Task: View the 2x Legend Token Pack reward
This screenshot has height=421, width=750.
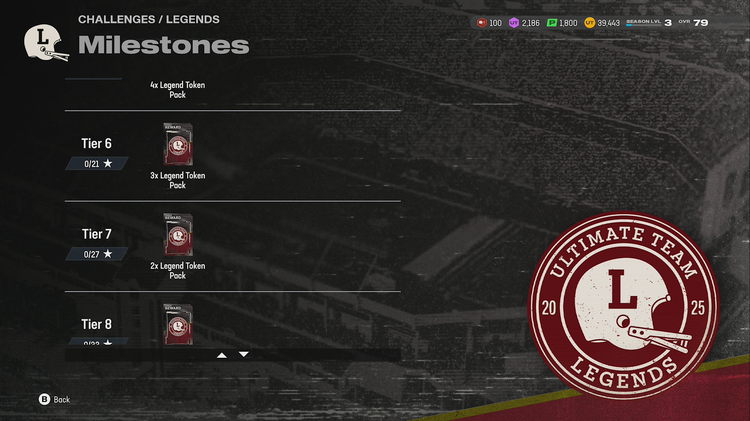Action: click(x=178, y=235)
